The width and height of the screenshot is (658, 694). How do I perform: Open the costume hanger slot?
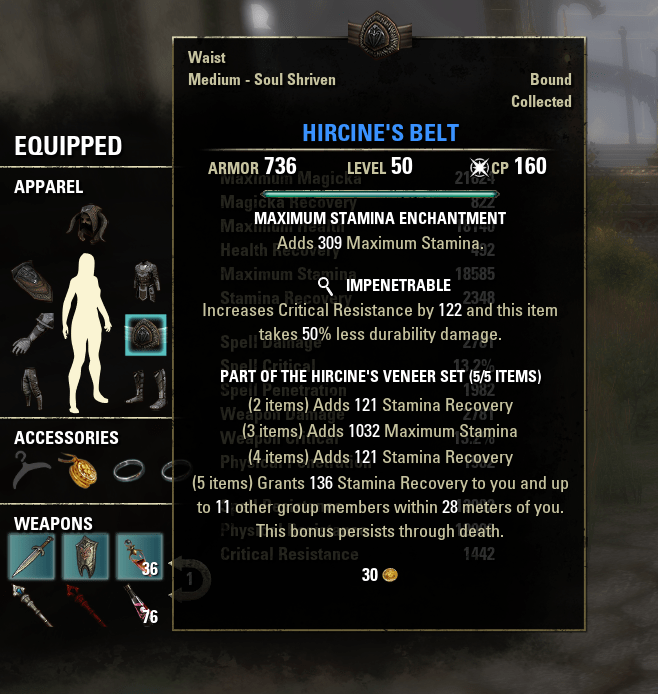pyautogui.click(x=32, y=468)
